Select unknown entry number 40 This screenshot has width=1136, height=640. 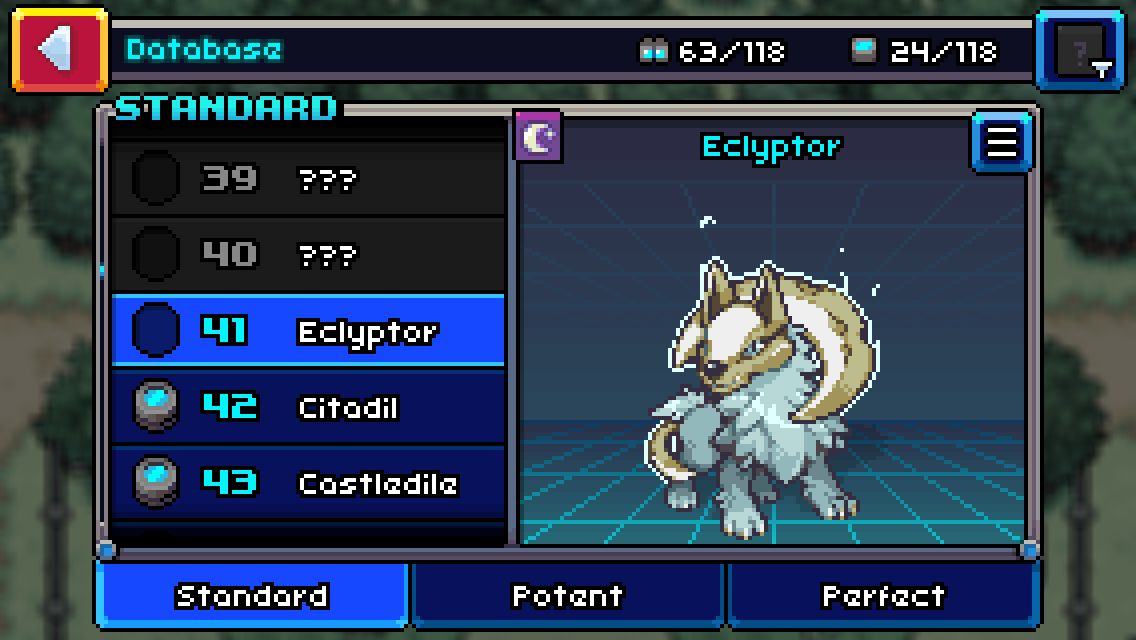pyautogui.click(x=308, y=255)
